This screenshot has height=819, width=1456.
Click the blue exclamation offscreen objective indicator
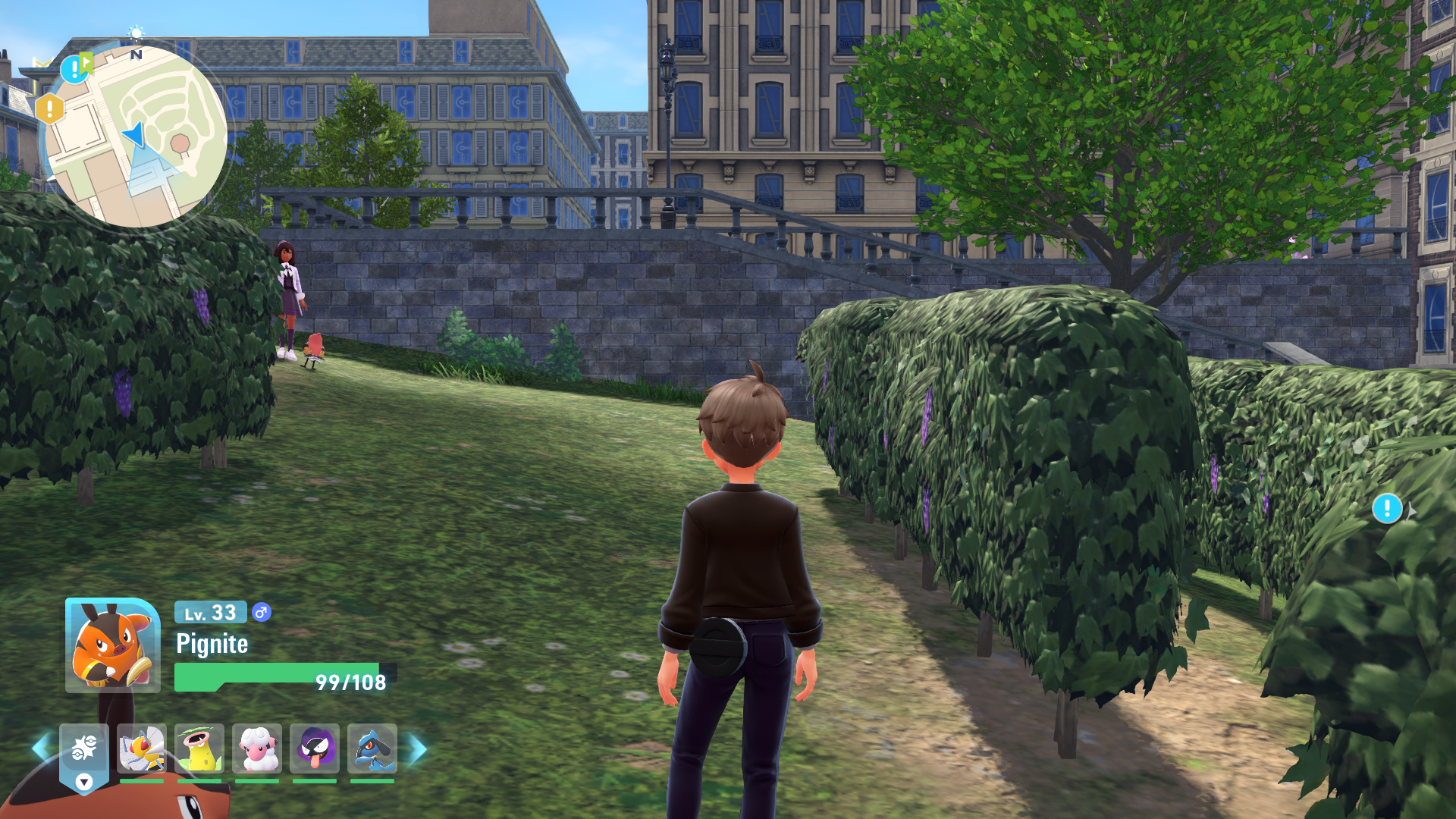click(1387, 509)
